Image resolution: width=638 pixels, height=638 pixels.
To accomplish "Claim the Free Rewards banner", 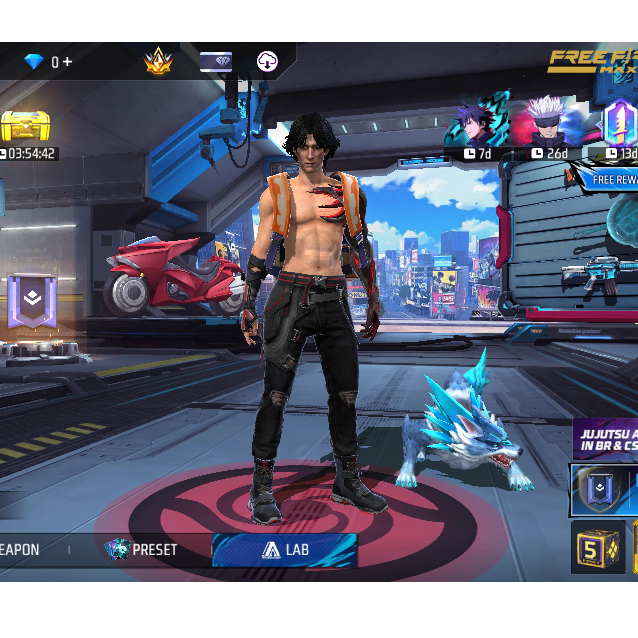I will tap(612, 179).
